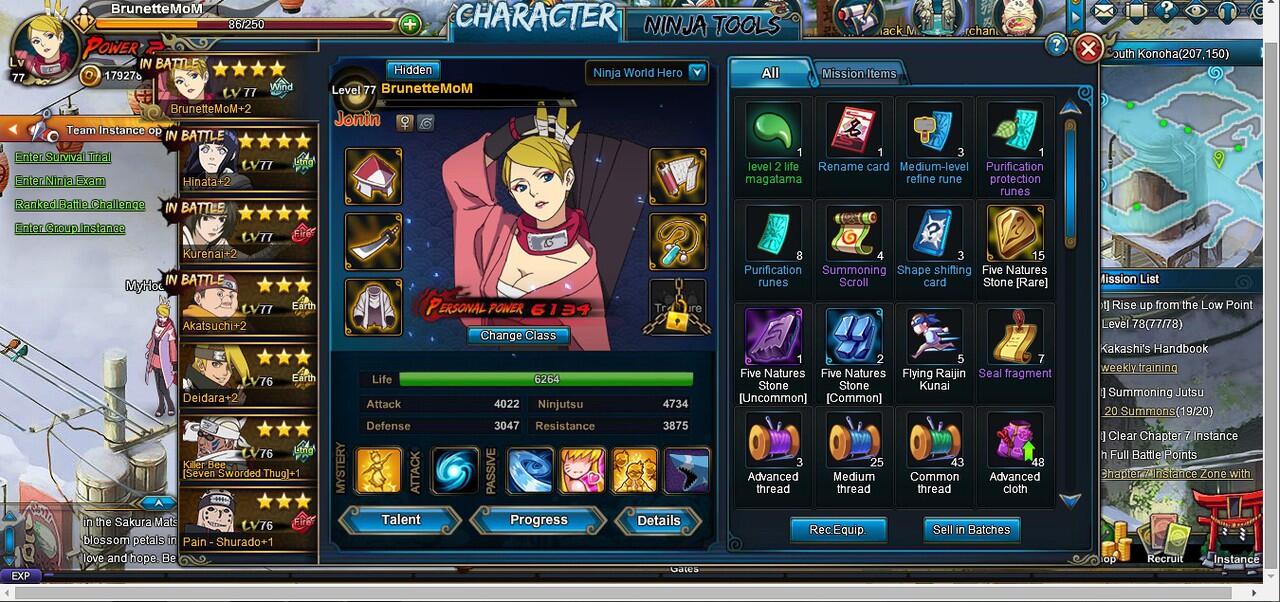
Task: Open the Mission Items tab
Action: pyautogui.click(x=859, y=73)
